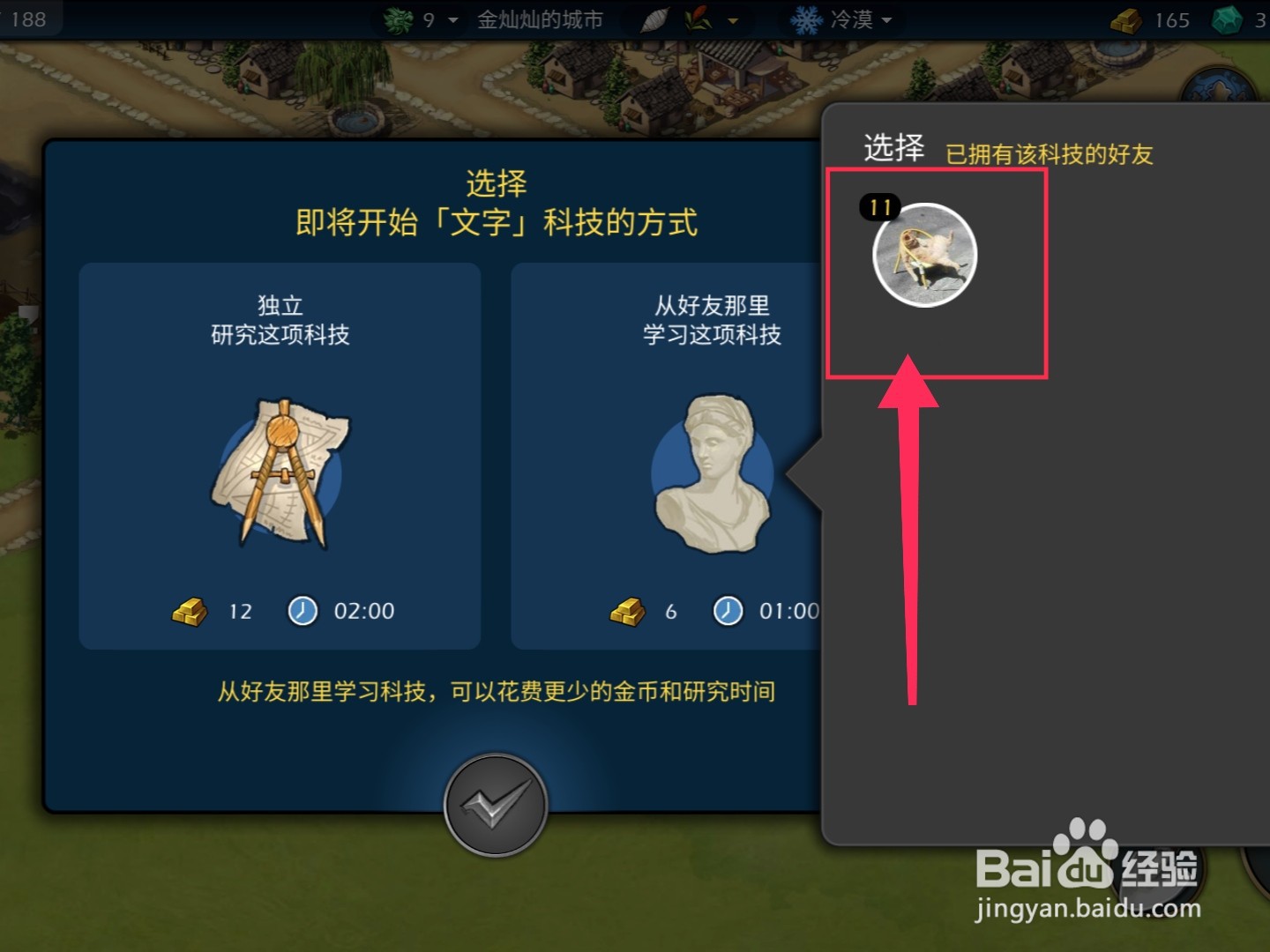Click the green leaf population icon
The height and width of the screenshot is (952, 1270).
399,19
